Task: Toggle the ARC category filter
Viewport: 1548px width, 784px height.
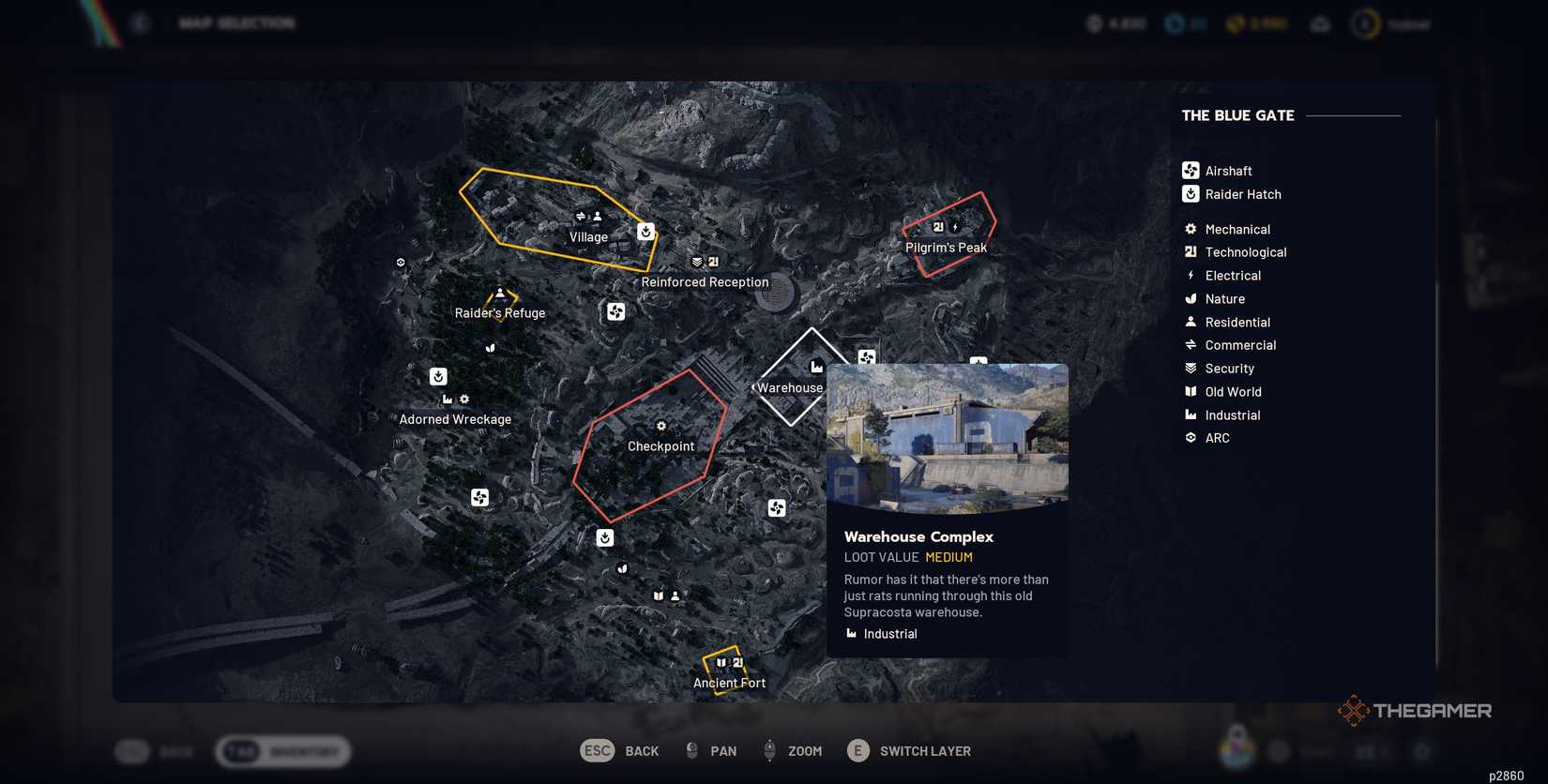Action: (1190, 437)
